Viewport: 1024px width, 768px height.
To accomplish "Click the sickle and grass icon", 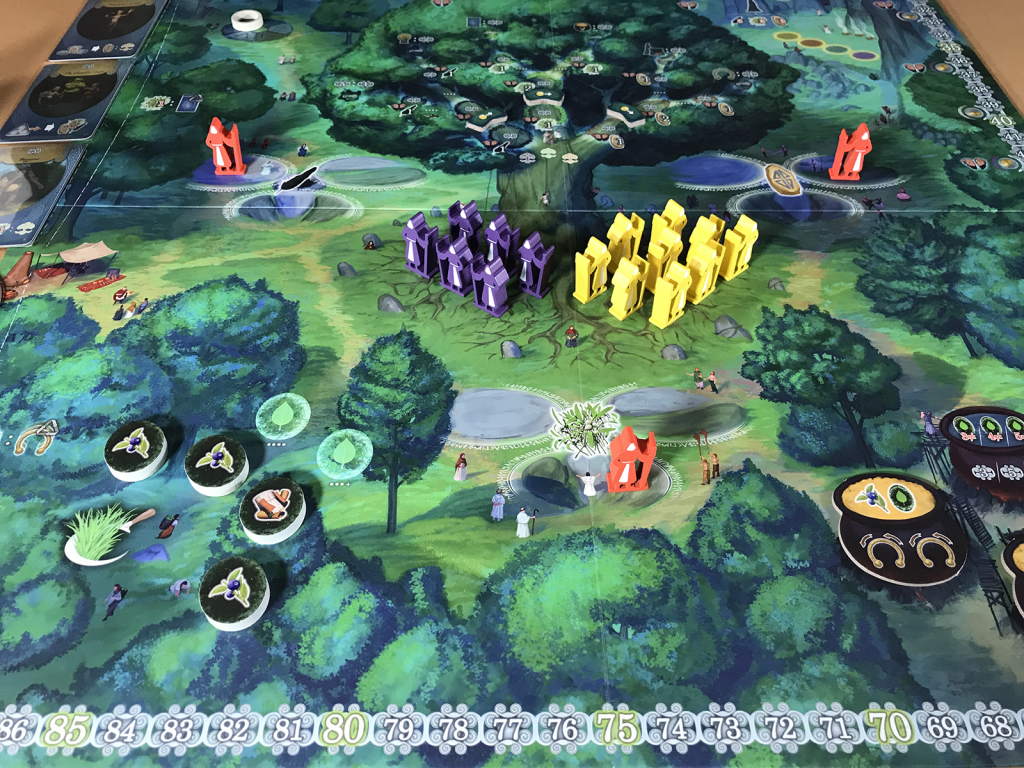I will (x=105, y=533).
